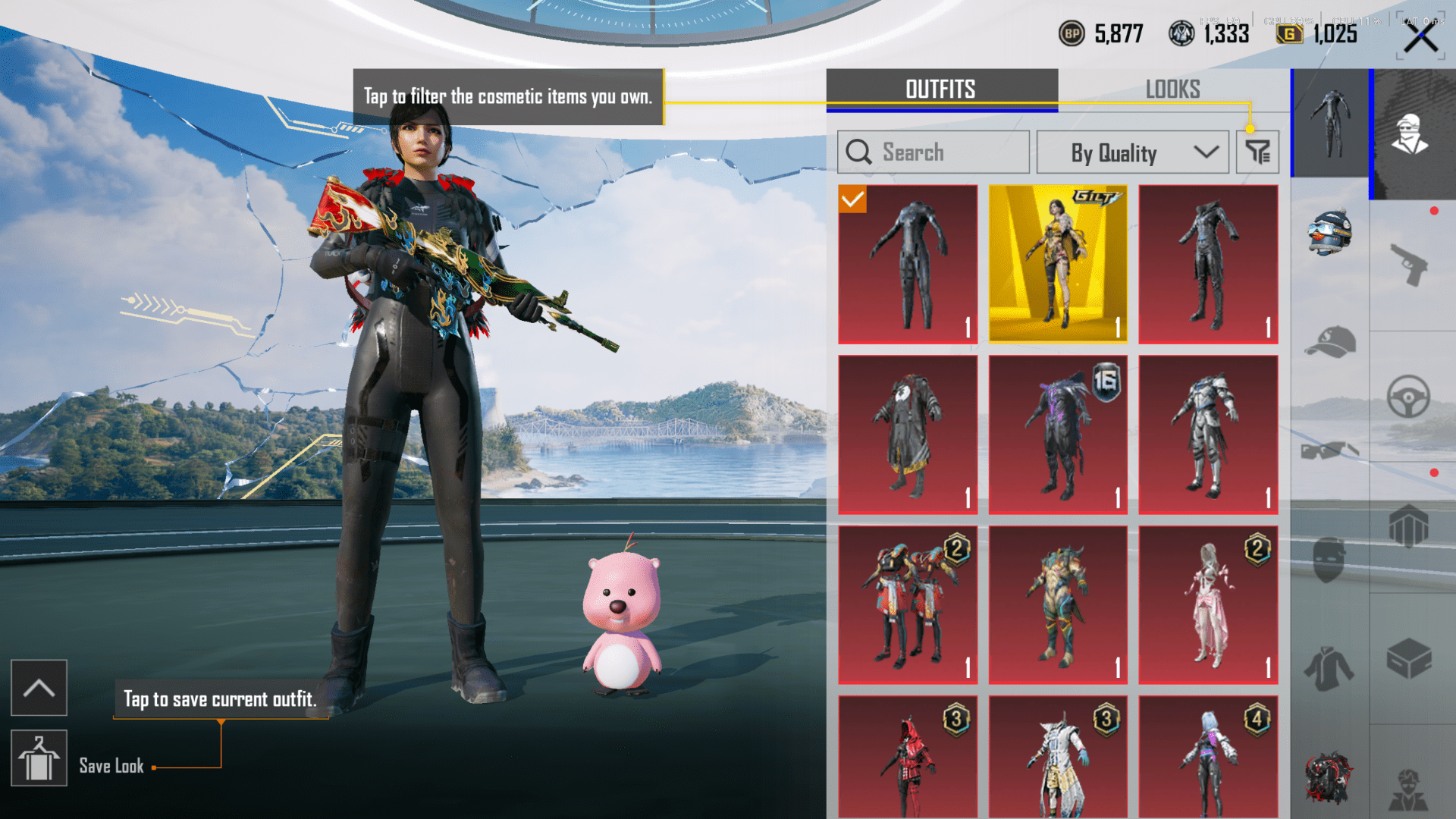
Task: Select the mask category icon
Action: [x=1329, y=556]
